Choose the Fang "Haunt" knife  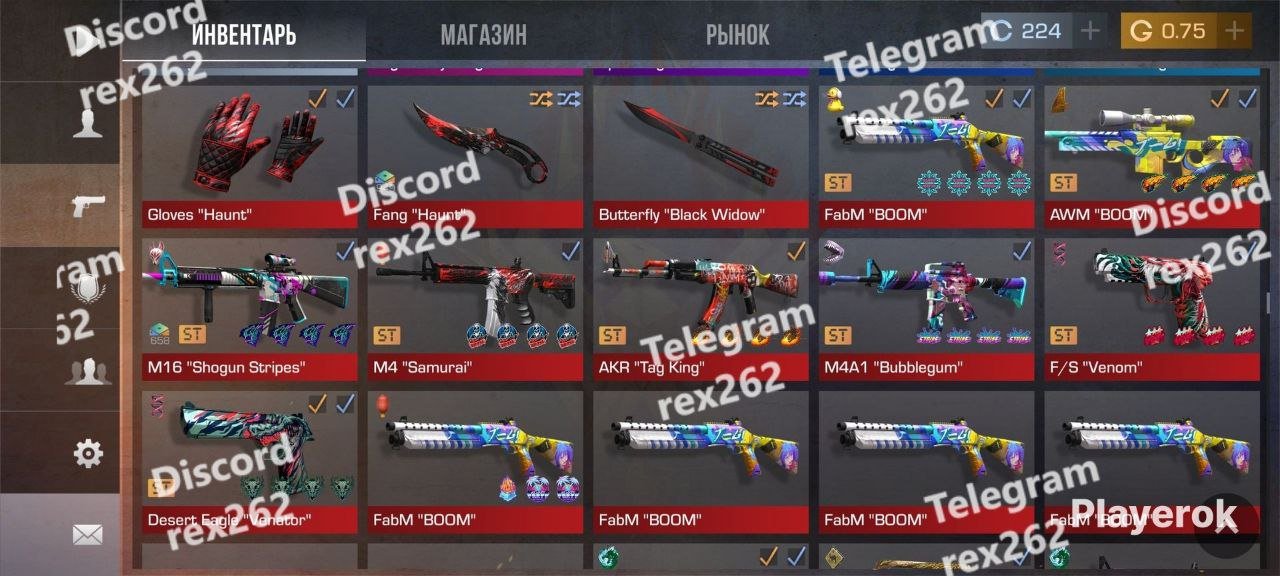point(475,156)
